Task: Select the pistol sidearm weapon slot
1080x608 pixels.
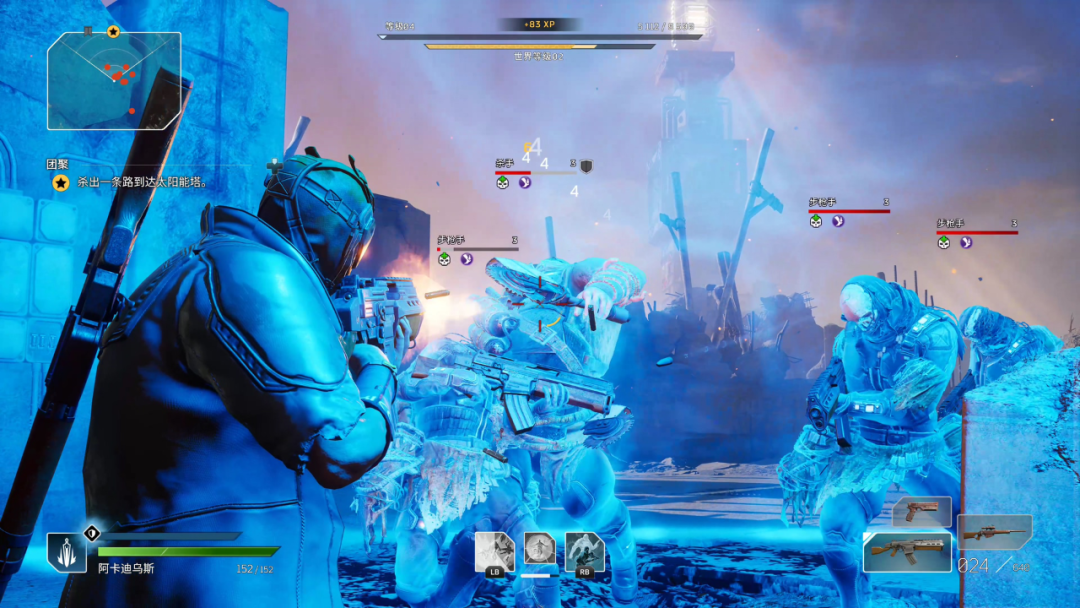Action: (x=921, y=510)
